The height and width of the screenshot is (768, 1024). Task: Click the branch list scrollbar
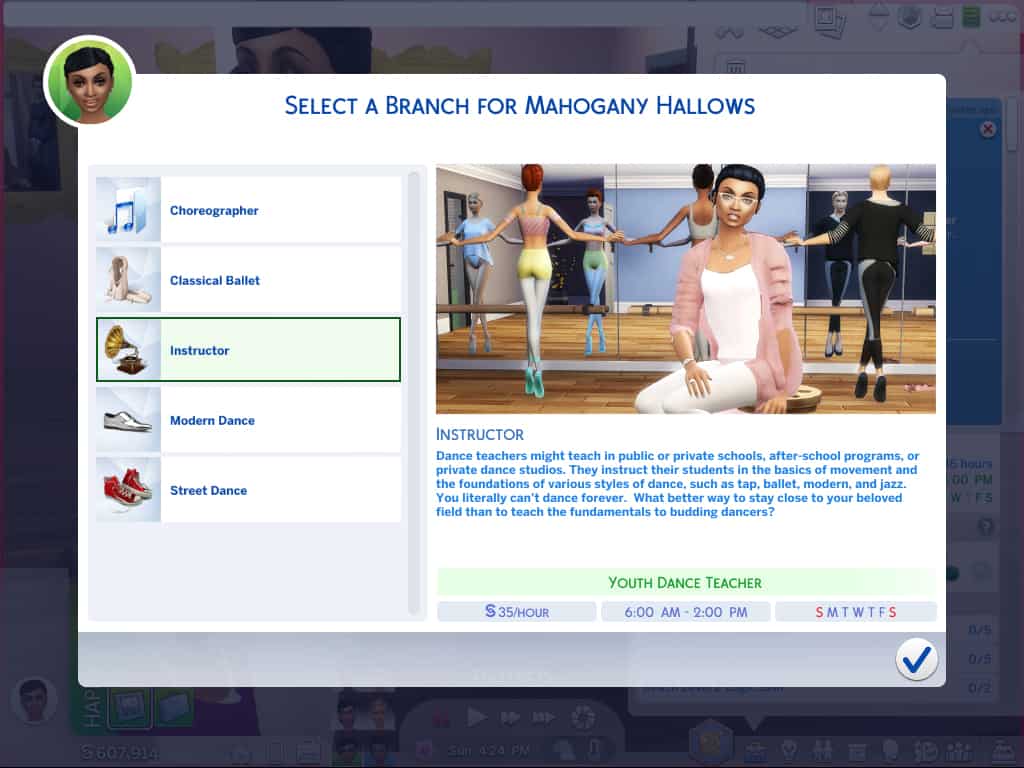(x=414, y=392)
